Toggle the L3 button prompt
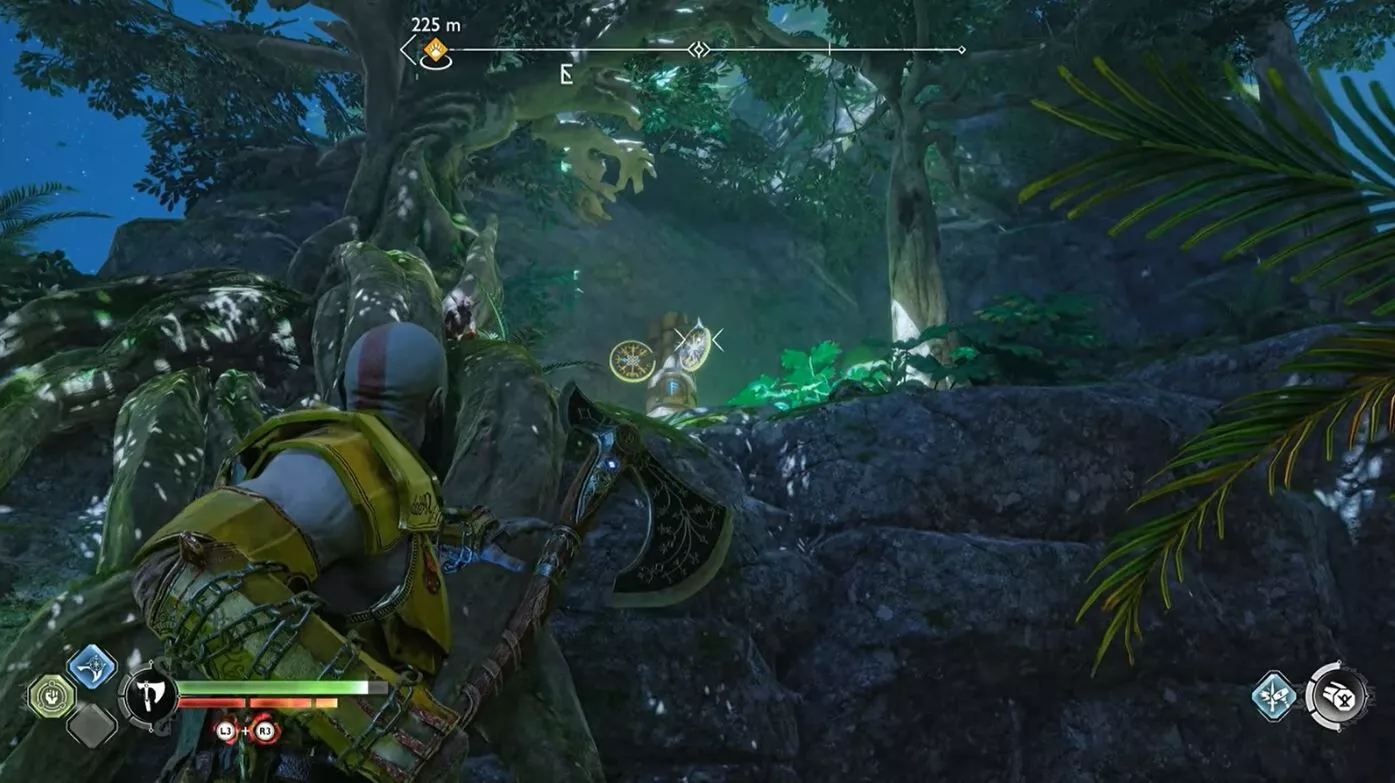Viewport: 1395px width, 783px height. 226,732
